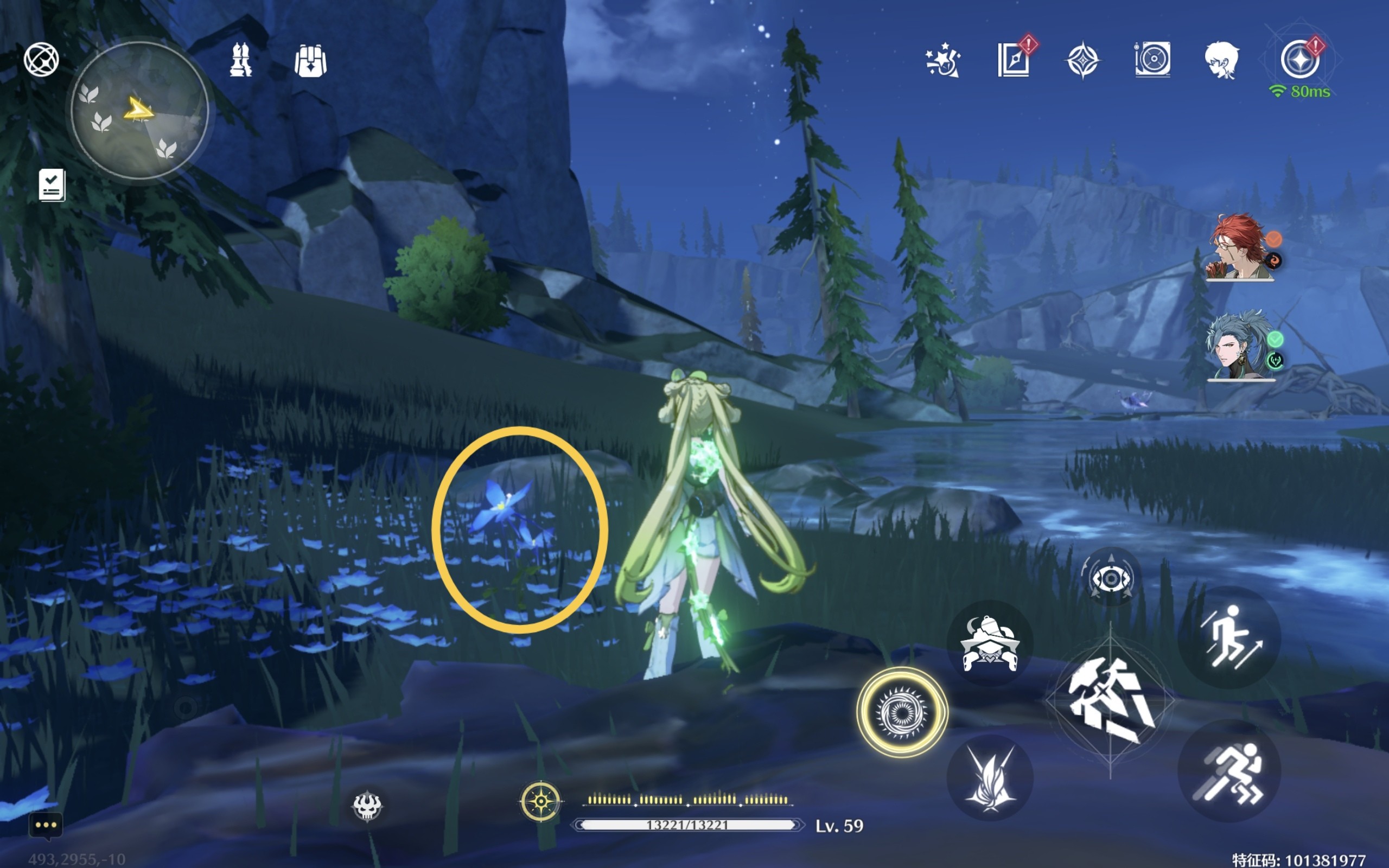Open the circular minimap
The width and height of the screenshot is (1389, 868).
[139, 110]
